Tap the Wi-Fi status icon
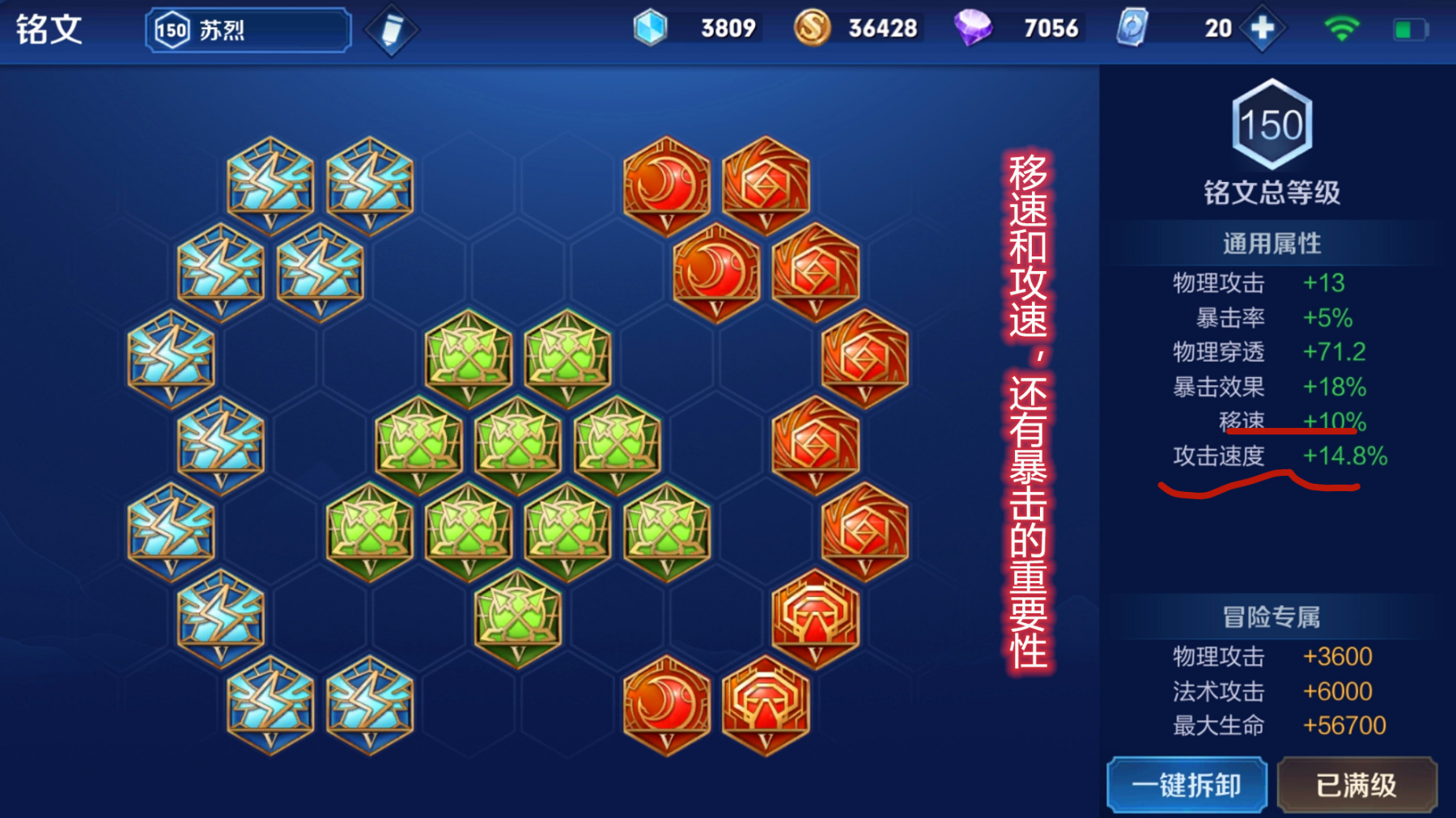This screenshot has height=818, width=1456. 1342,27
